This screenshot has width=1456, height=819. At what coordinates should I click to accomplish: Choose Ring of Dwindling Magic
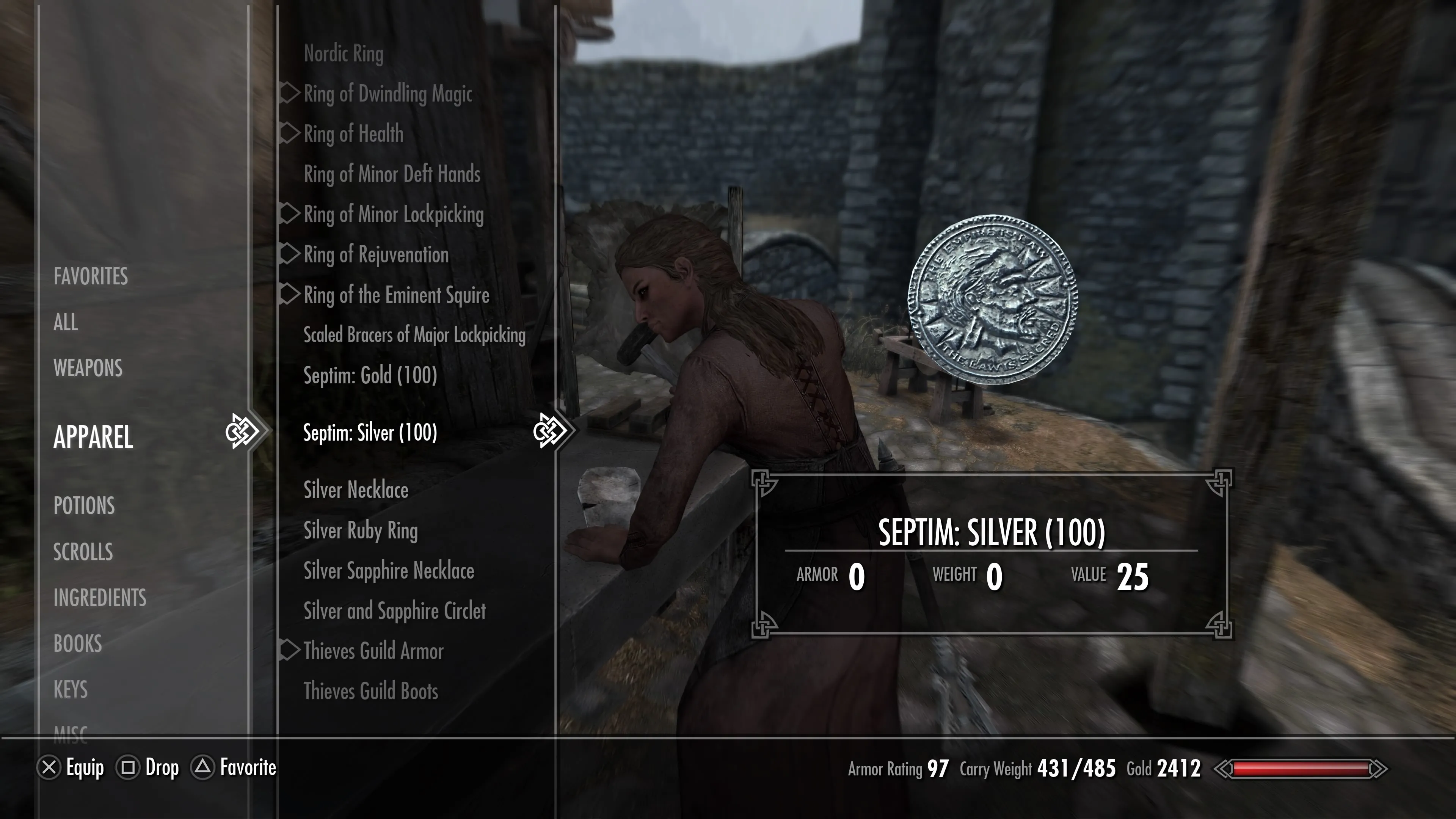pos(388,94)
